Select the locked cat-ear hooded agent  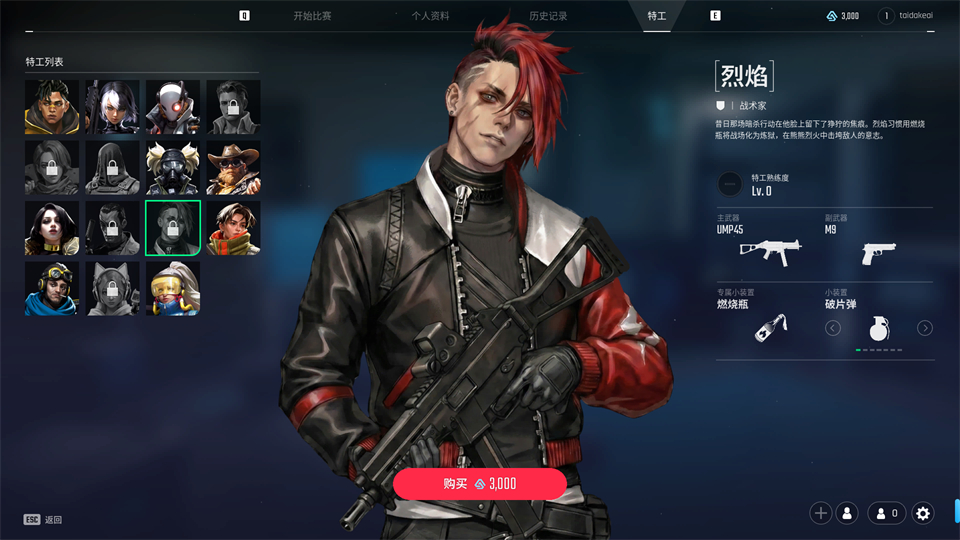click(x=112, y=289)
